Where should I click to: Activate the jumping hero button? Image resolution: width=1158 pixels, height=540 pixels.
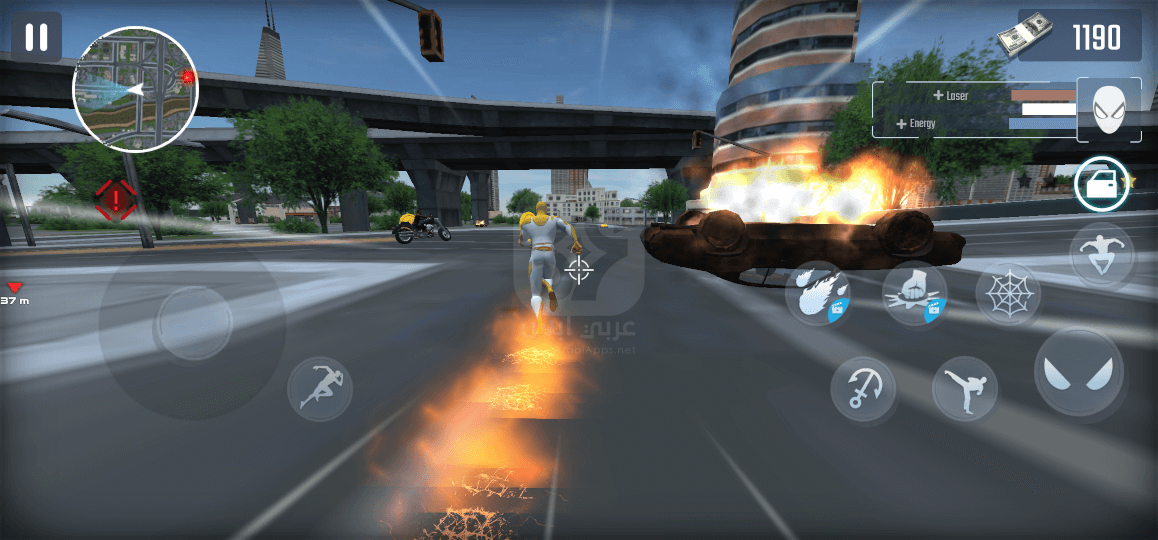click(1102, 255)
